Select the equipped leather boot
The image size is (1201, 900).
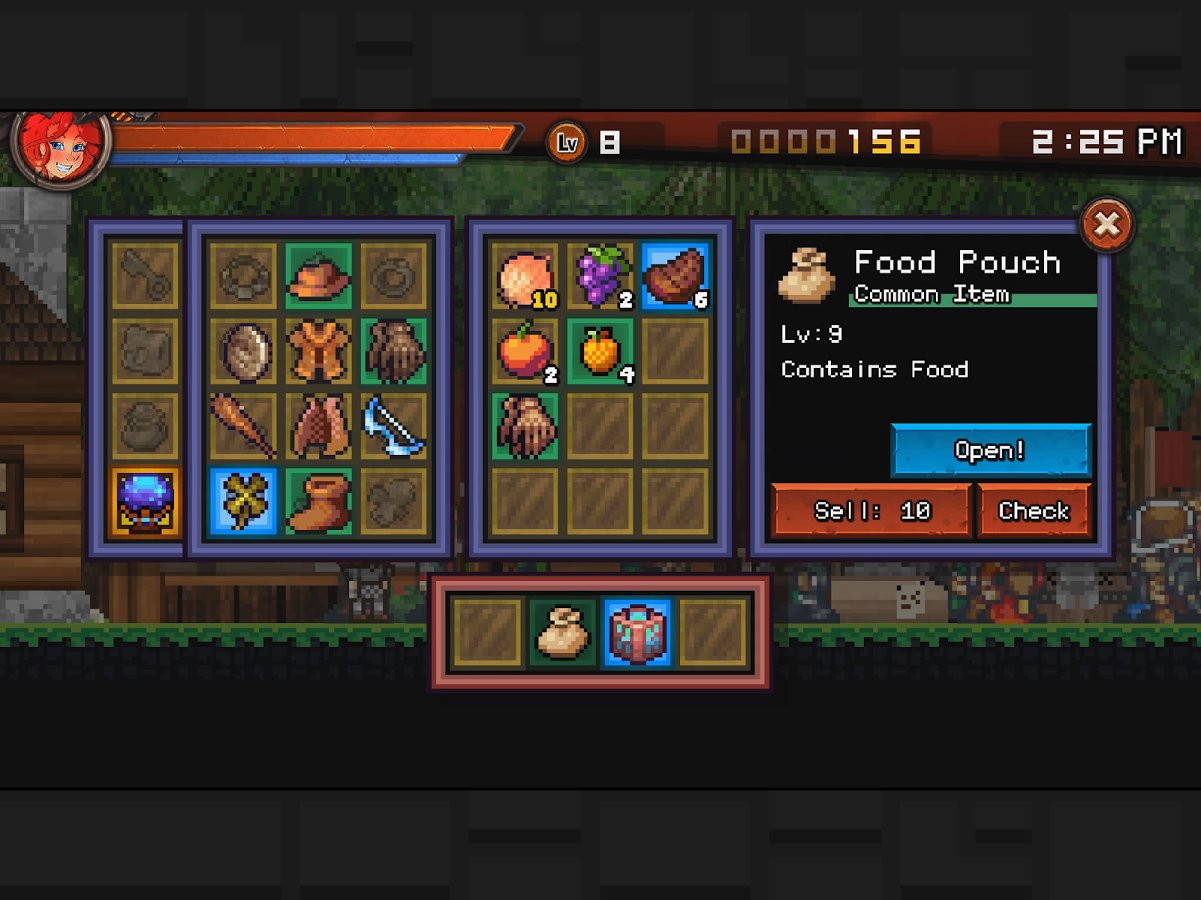point(319,501)
